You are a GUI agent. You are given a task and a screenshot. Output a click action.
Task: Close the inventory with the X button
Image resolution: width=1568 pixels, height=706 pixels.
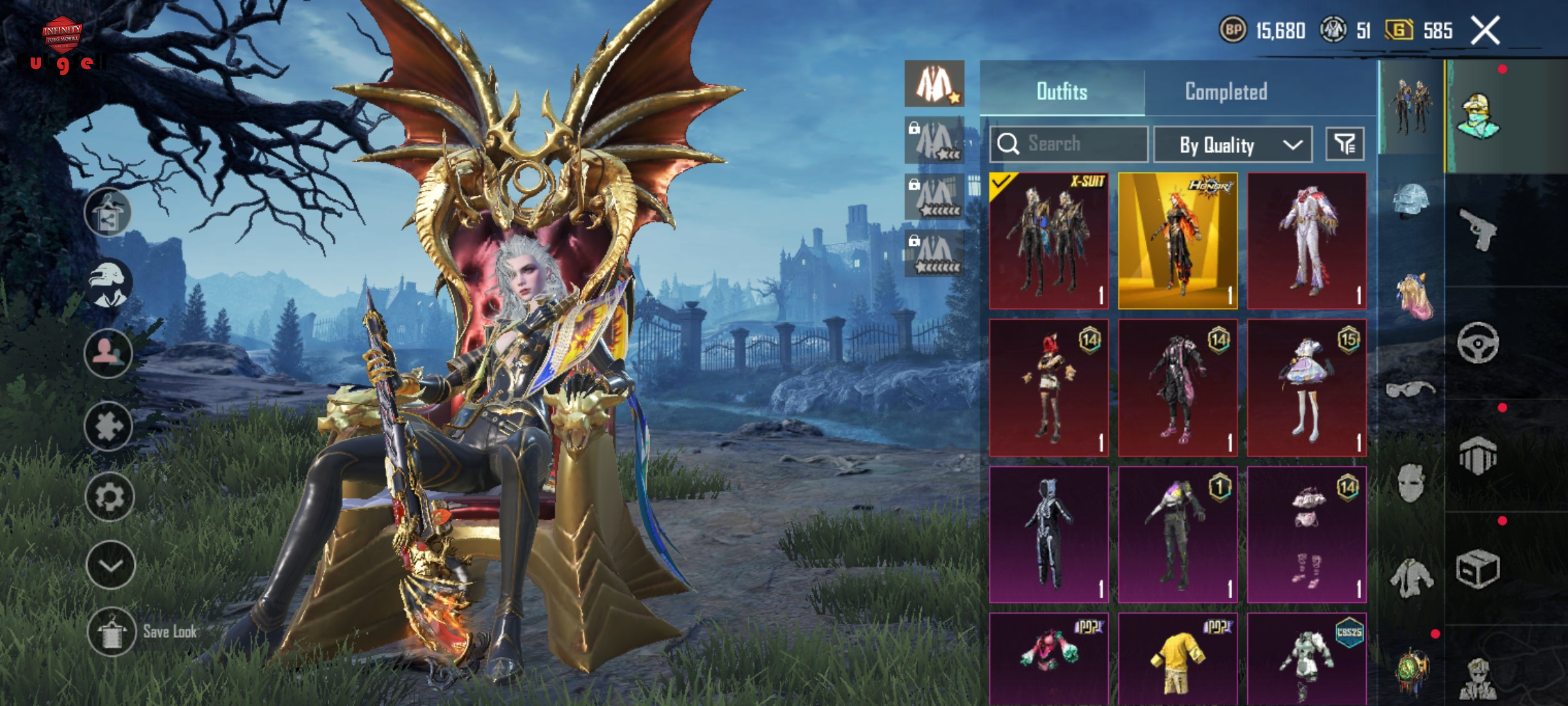click(1485, 31)
